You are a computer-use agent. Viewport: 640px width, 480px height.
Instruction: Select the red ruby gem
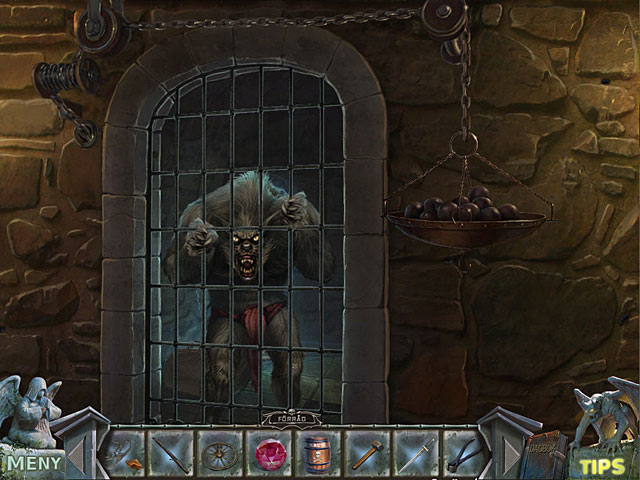coord(271,452)
